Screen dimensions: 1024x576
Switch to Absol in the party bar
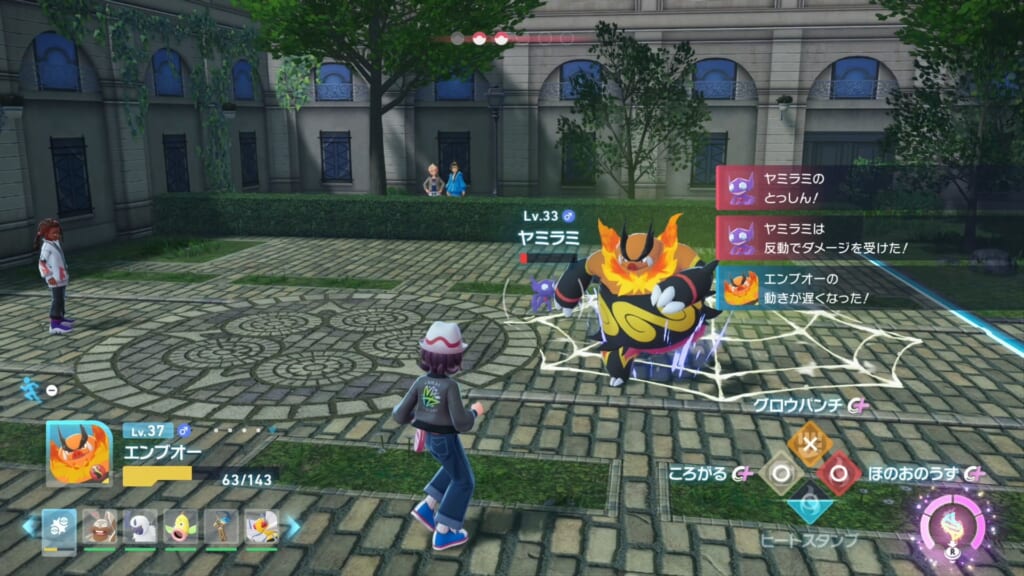click(x=140, y=528)
